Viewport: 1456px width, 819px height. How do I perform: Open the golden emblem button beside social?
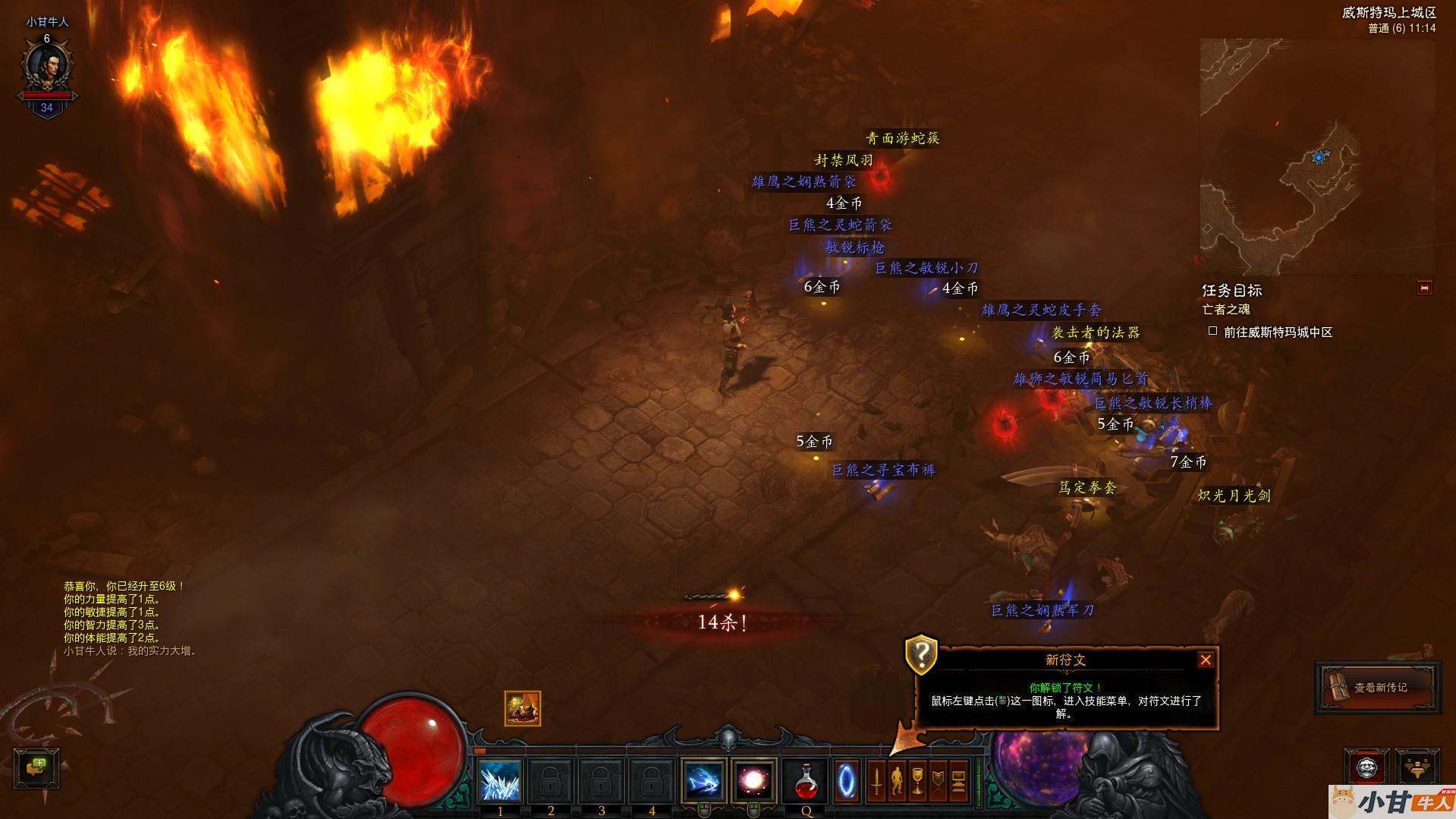pyautogui.click(x=1417, y=767)
